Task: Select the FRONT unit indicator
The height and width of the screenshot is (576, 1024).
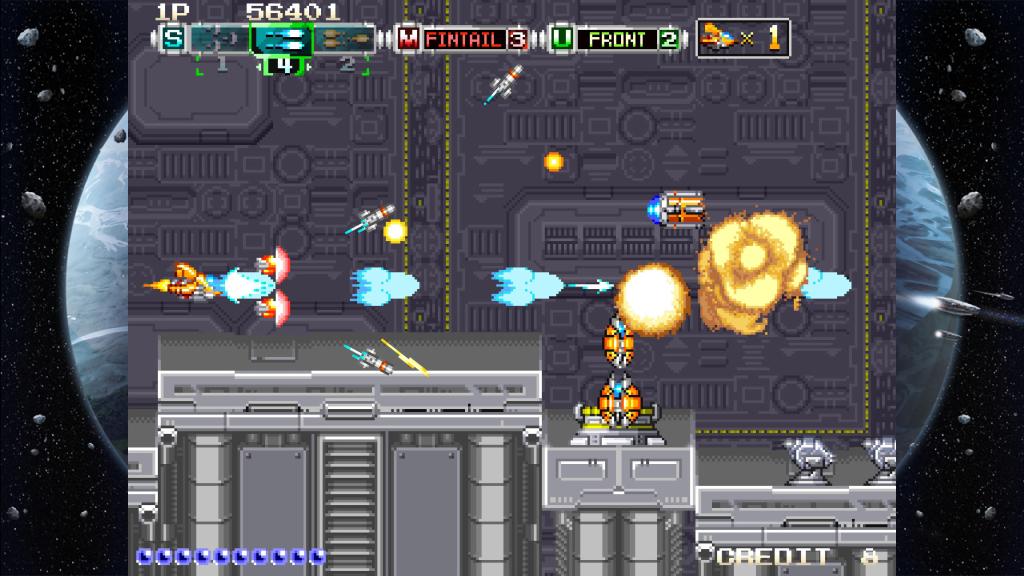Action: point(616,40)
